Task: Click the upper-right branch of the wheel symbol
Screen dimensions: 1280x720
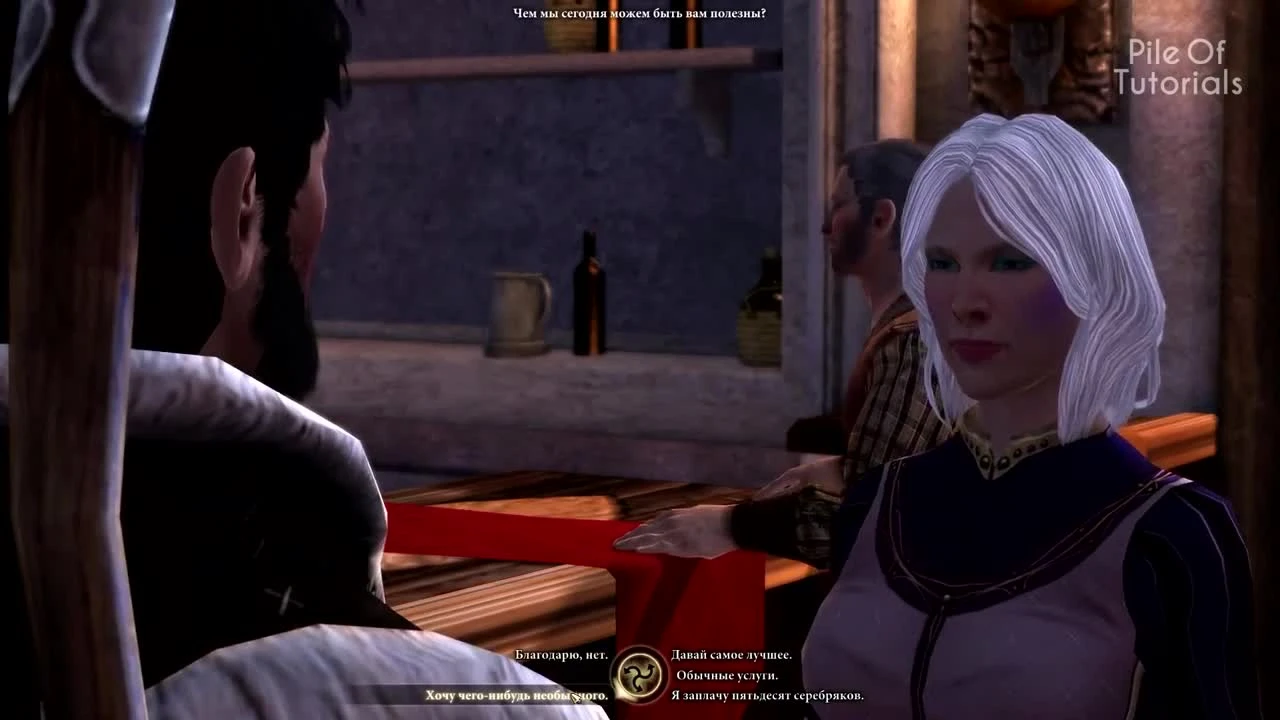Action: click(x=650, y=667)
